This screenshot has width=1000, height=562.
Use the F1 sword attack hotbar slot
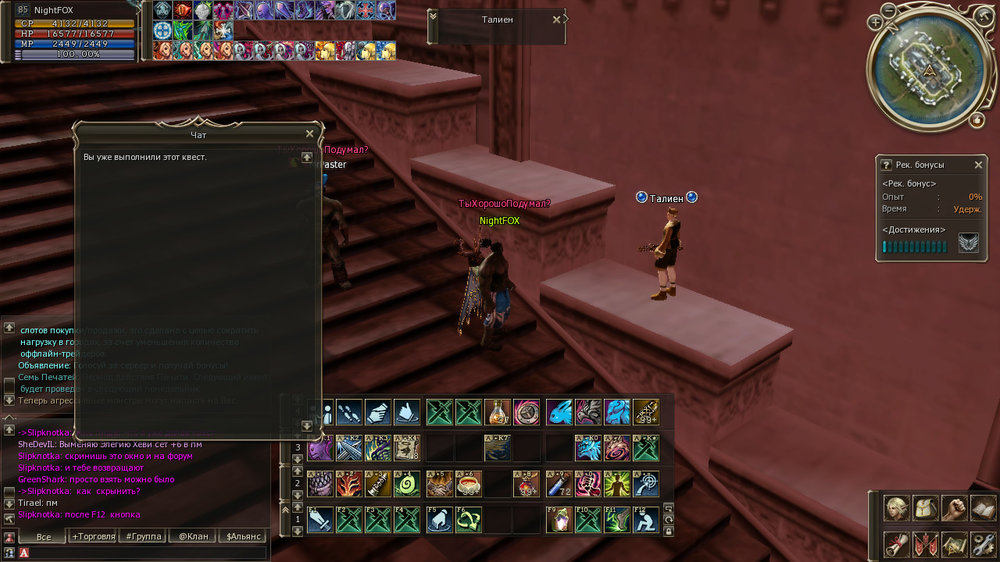pos(320,519)
